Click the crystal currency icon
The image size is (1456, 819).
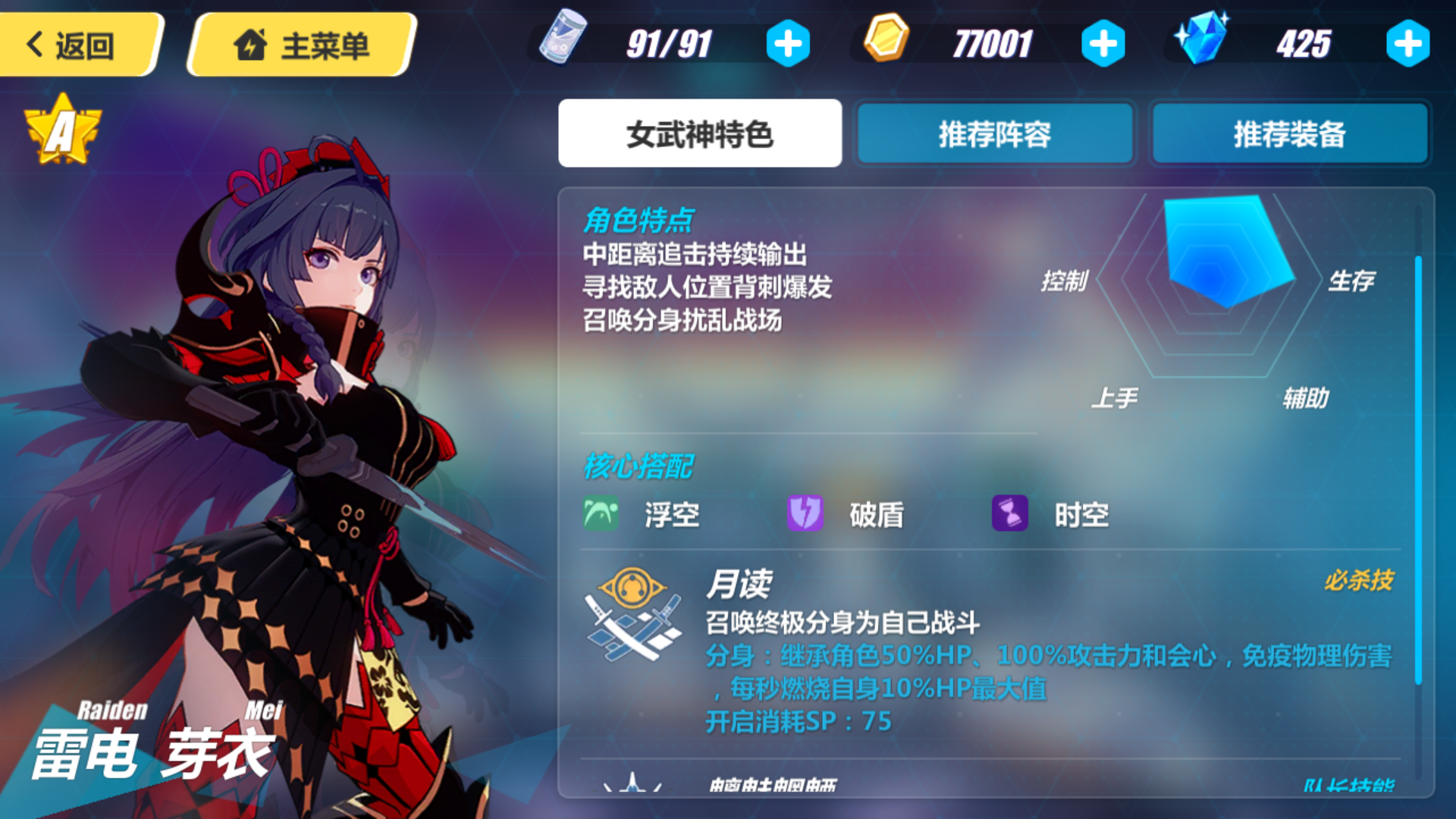[1206, 38]
